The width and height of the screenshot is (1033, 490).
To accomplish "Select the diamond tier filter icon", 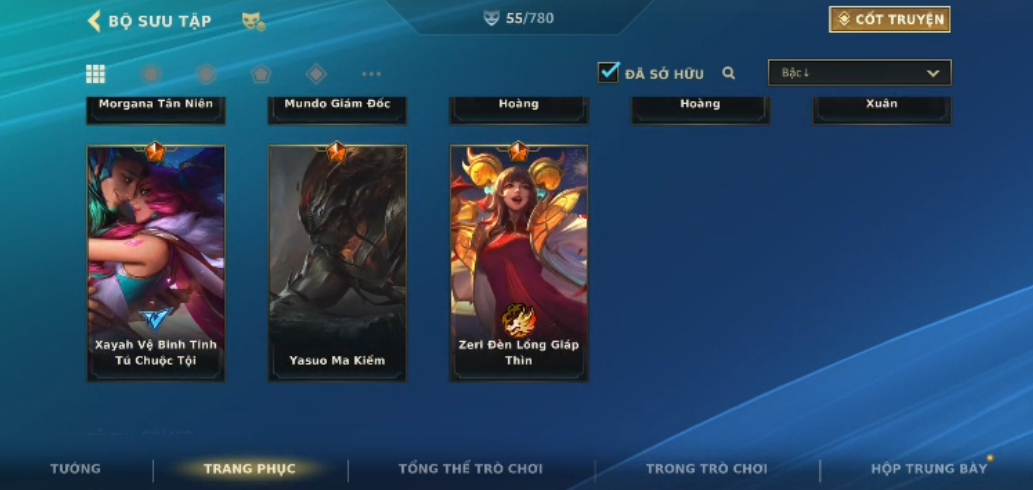I will point(316,74).
